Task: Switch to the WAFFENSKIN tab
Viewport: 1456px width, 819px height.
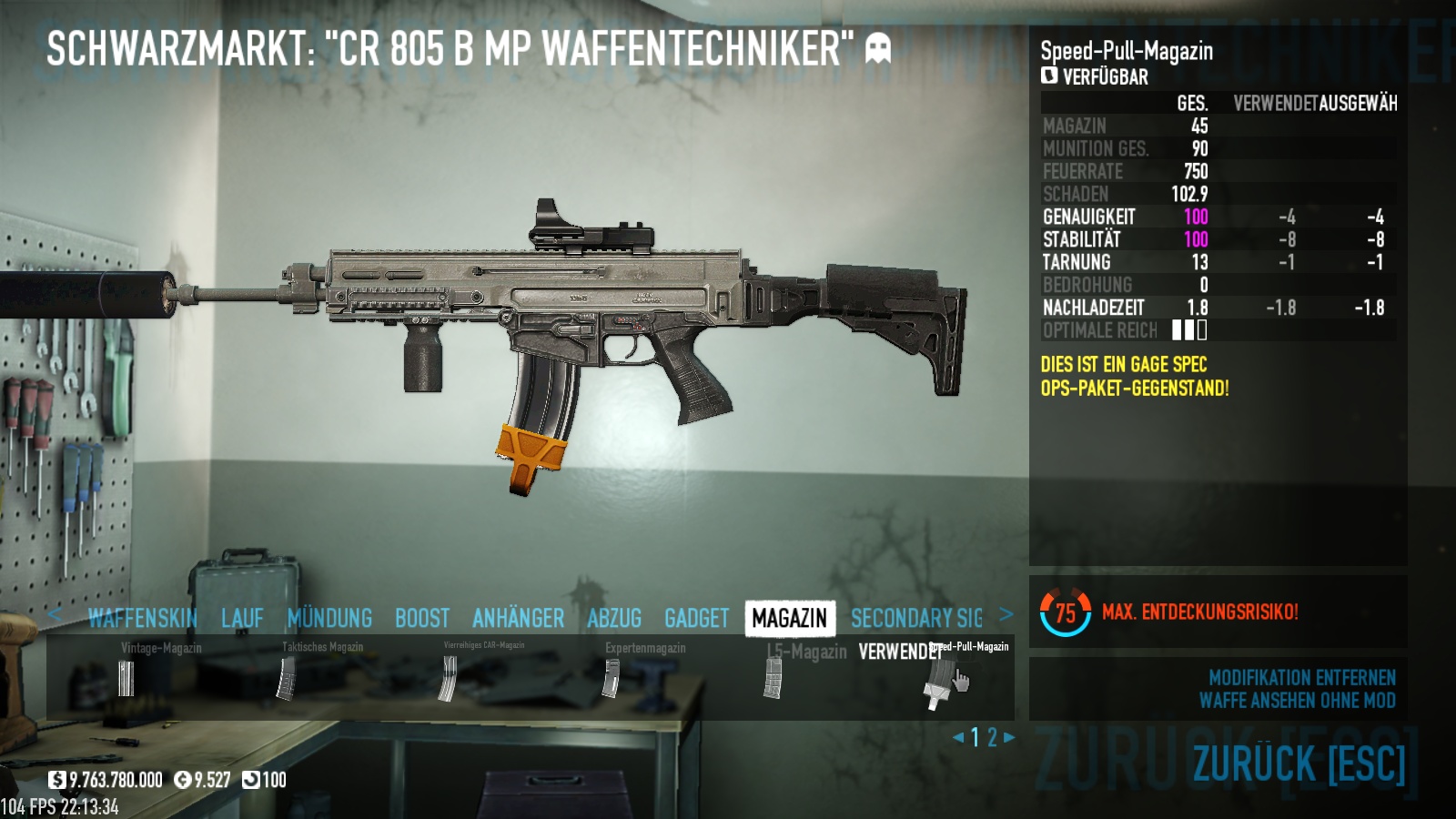Action: click(x=143, y=619)
